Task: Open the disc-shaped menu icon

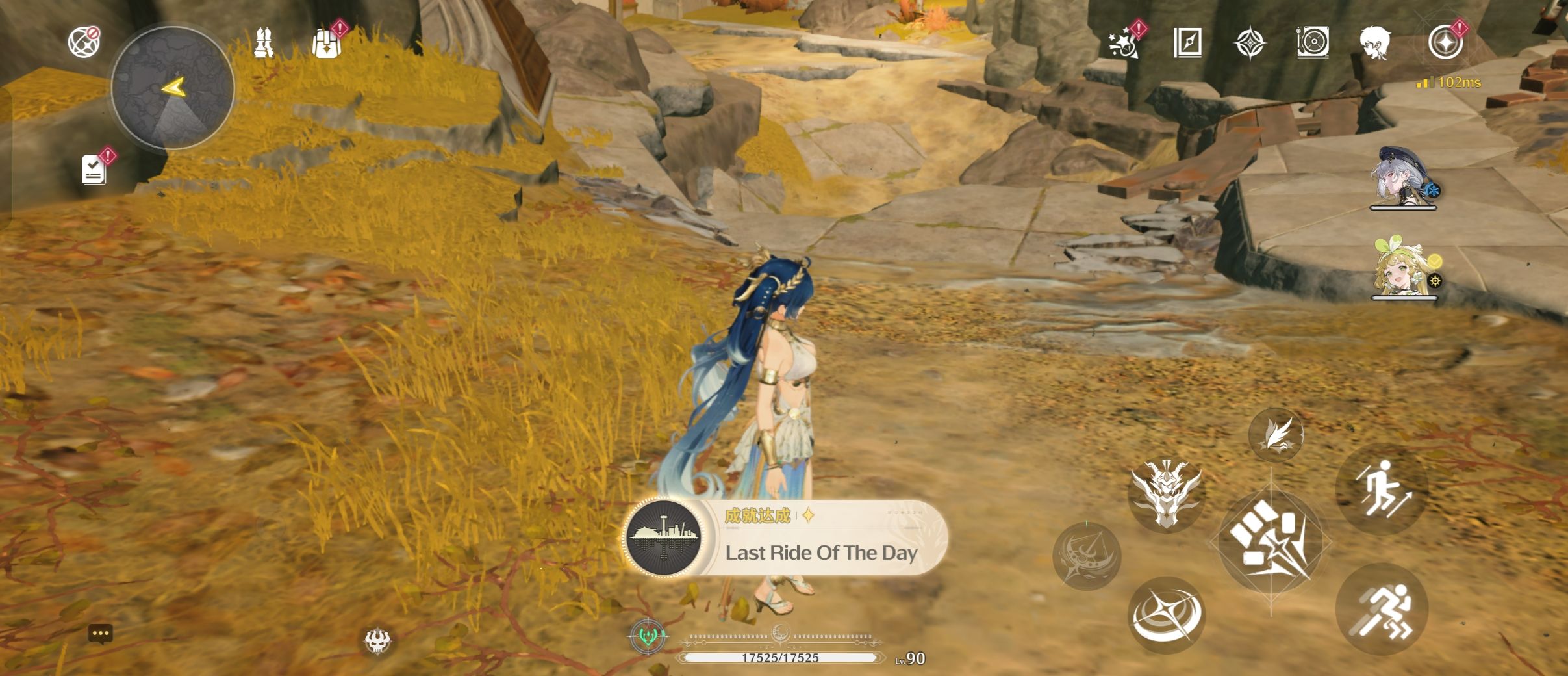Action: click(1313, 43)
